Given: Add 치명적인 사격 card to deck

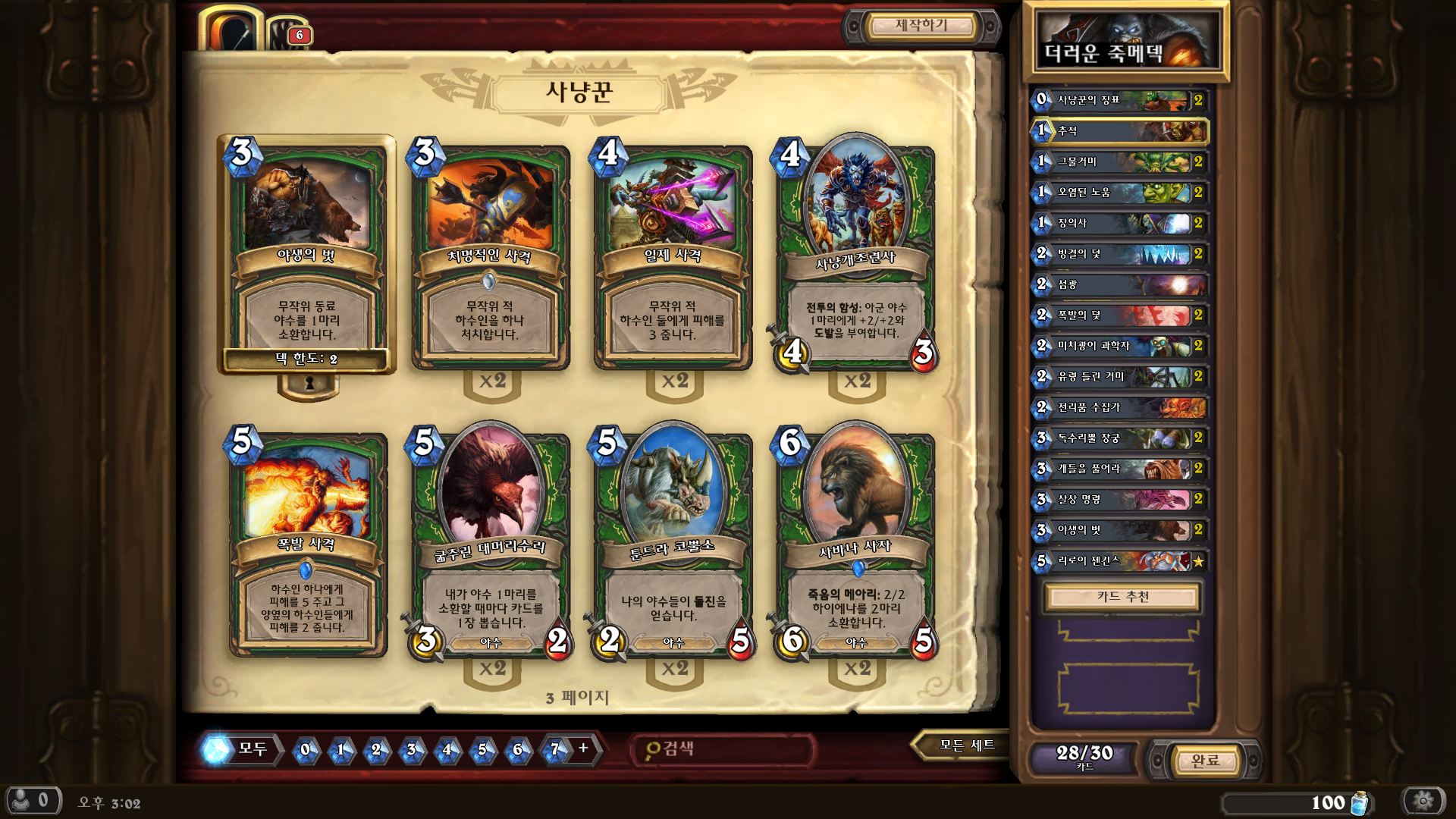Looking at the screenshot, I should click(490, 258).
